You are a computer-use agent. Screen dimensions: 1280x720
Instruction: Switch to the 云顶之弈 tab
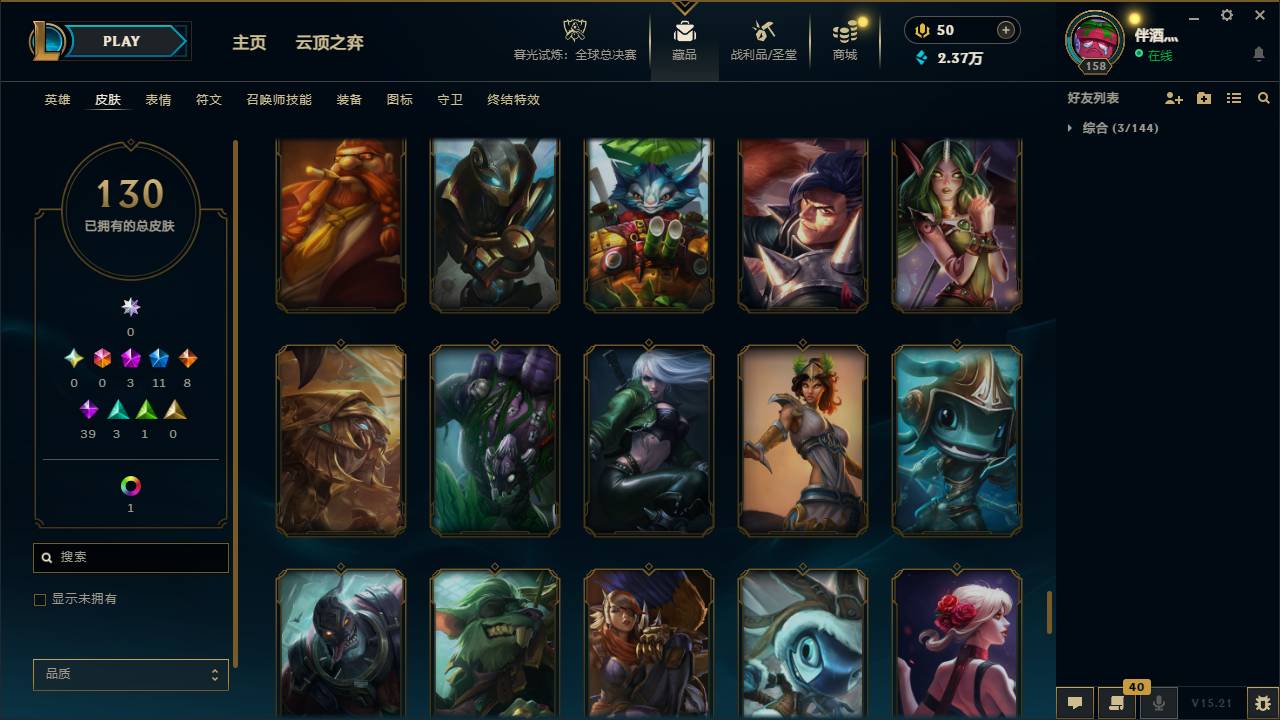(330, 43)
